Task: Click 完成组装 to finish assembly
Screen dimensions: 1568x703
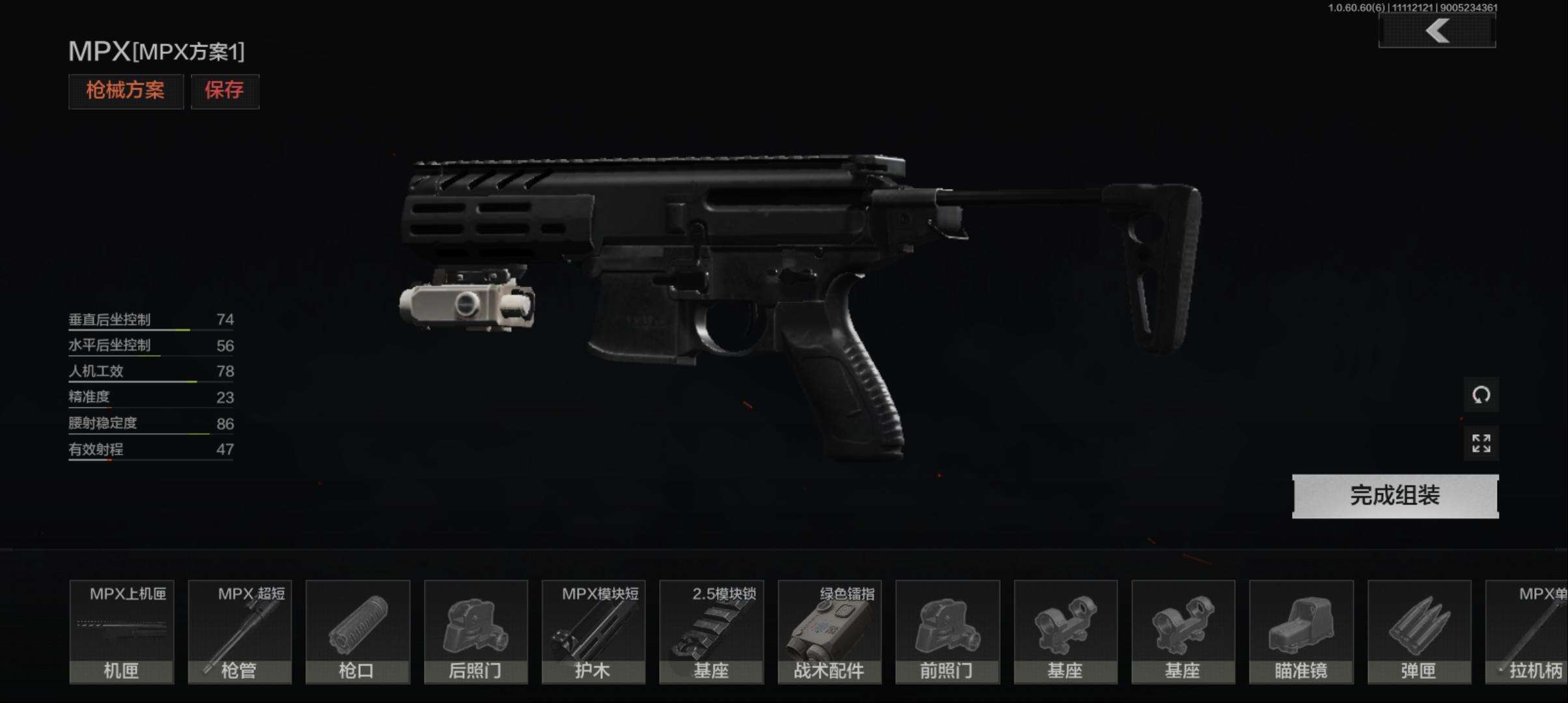Action: pos(1395,496)
